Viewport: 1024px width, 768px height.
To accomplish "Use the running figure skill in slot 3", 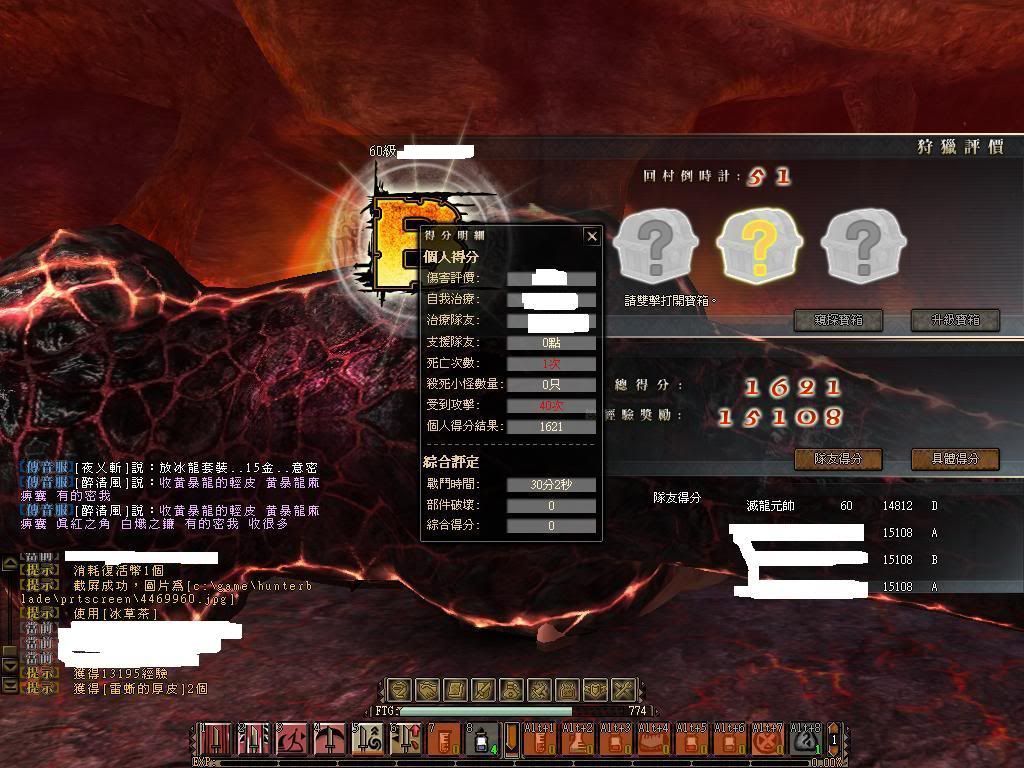I will [292, 740].
